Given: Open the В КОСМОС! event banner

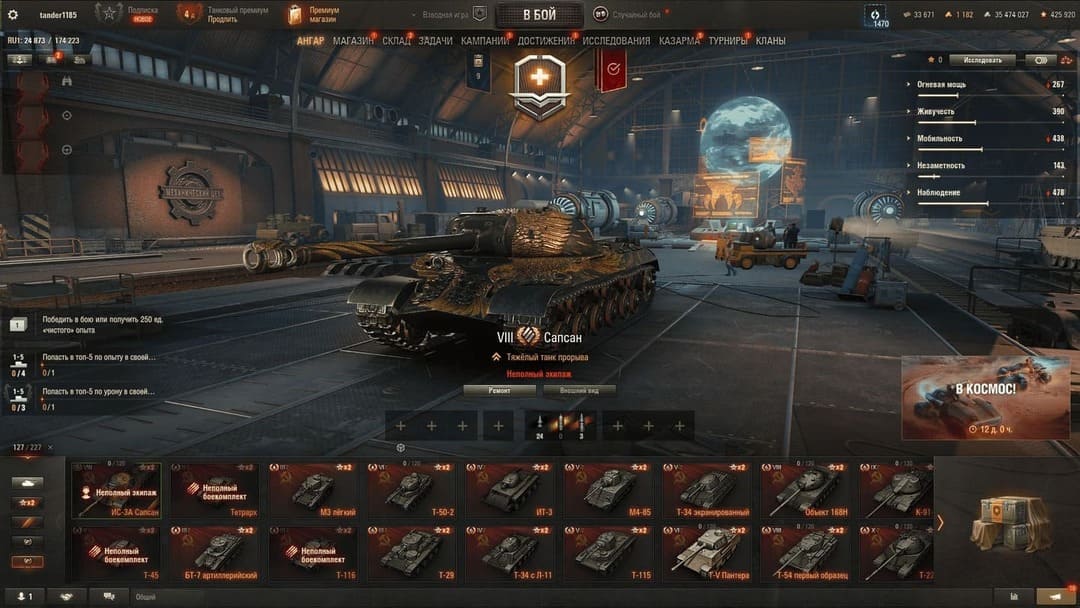Looking at the screenshot, I should tap(985, 398).
